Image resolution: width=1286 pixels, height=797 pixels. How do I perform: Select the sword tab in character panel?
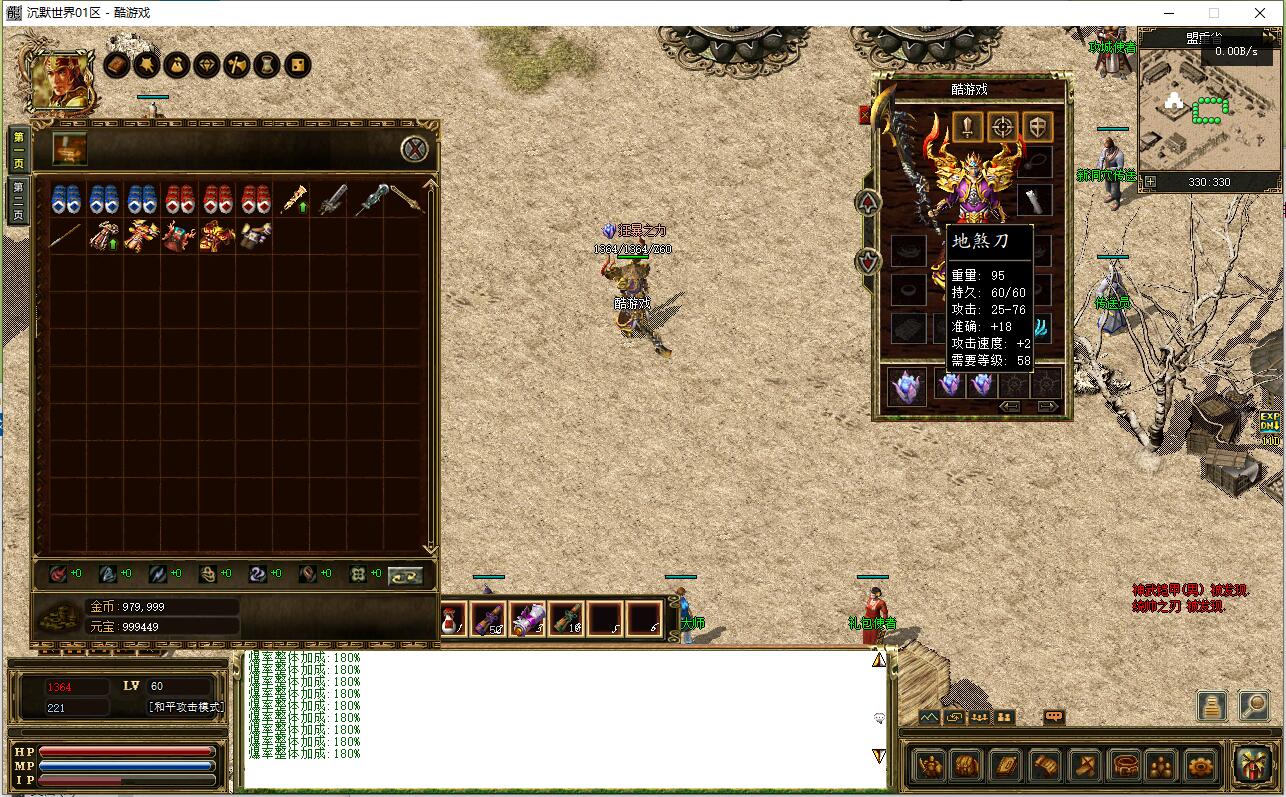[x=967, y=127]
